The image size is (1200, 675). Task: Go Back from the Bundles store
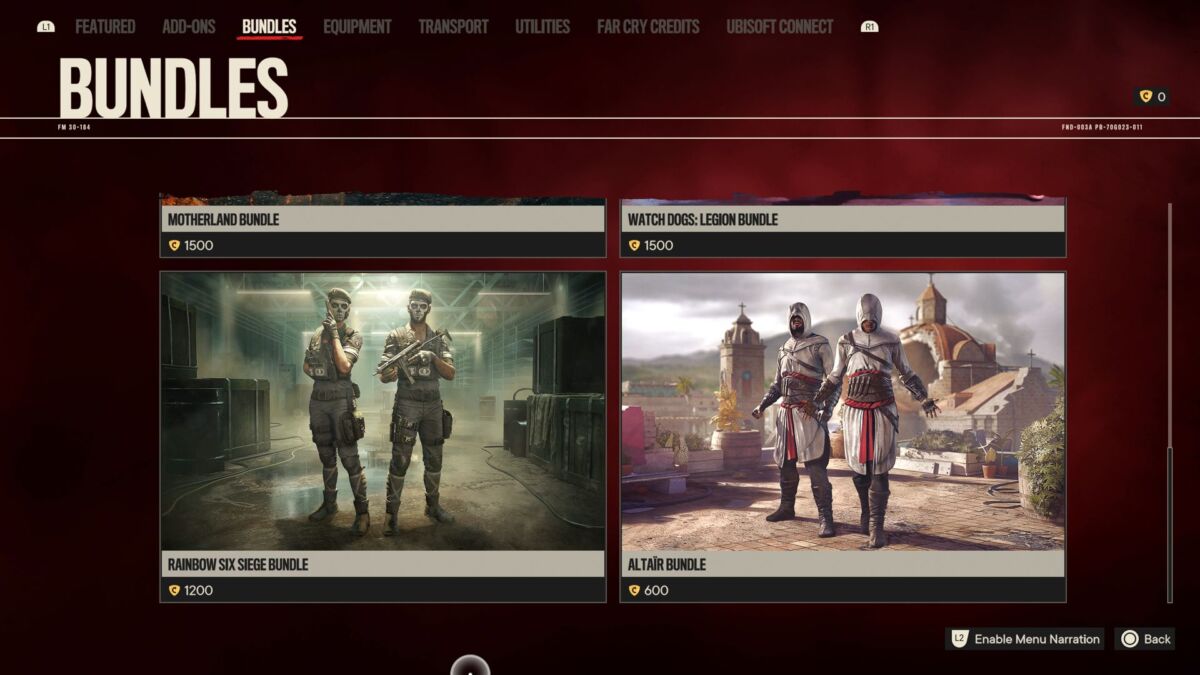pyautogui.click(x=1146, y=639)
